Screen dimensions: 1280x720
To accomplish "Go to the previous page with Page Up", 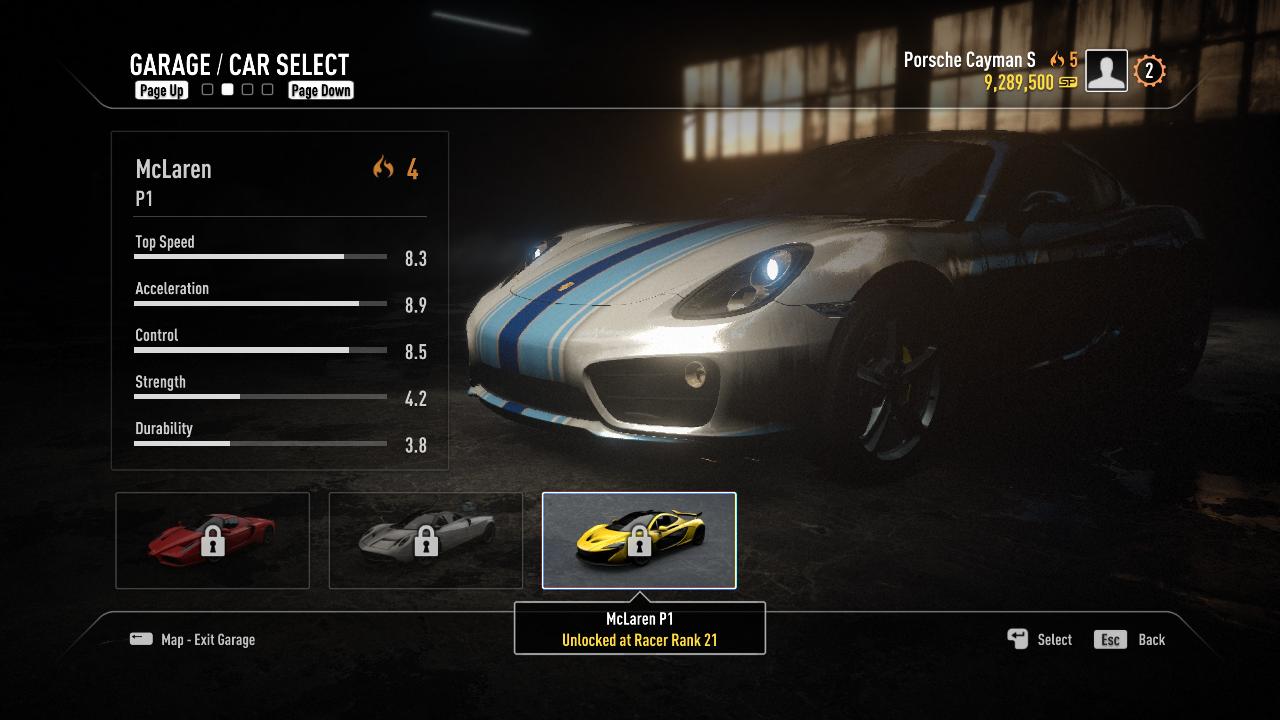I will pos(161,90).
